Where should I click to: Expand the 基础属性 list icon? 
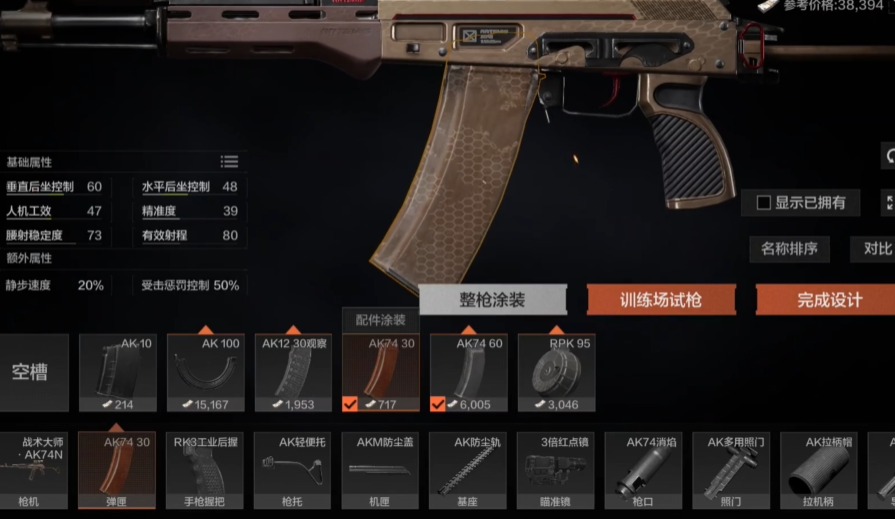click(x=230, y=162)
